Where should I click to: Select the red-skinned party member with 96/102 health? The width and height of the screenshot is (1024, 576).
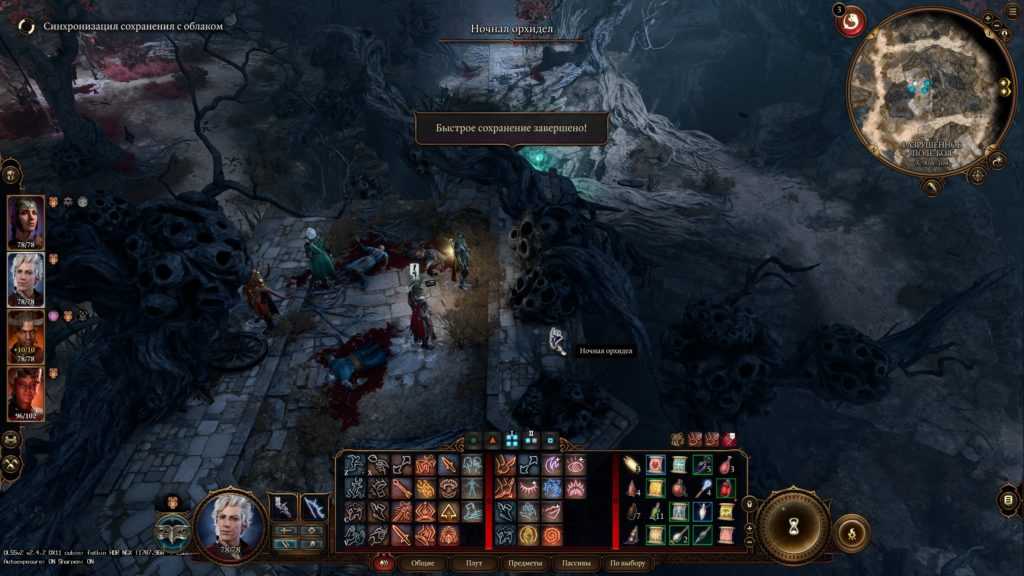click(x=26, y=391)
